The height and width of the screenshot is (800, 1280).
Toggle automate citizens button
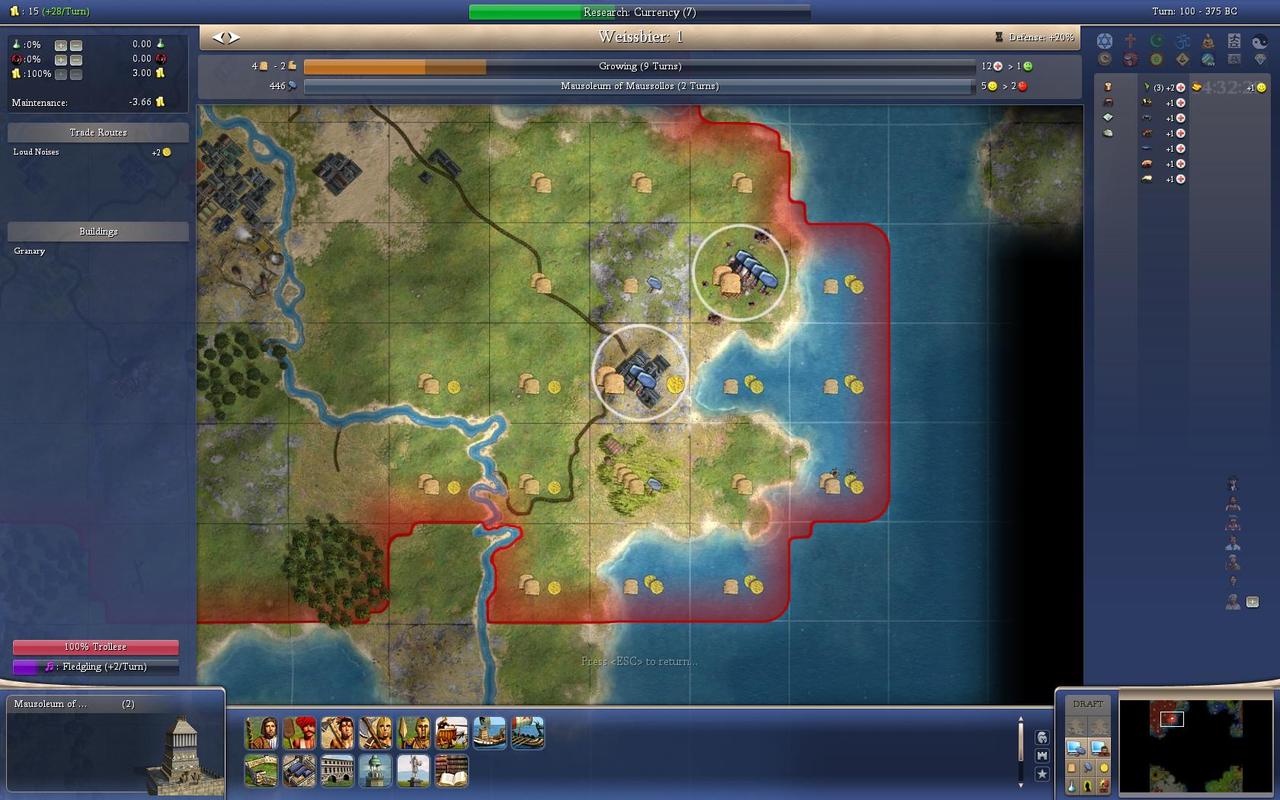click(1100, 747)
